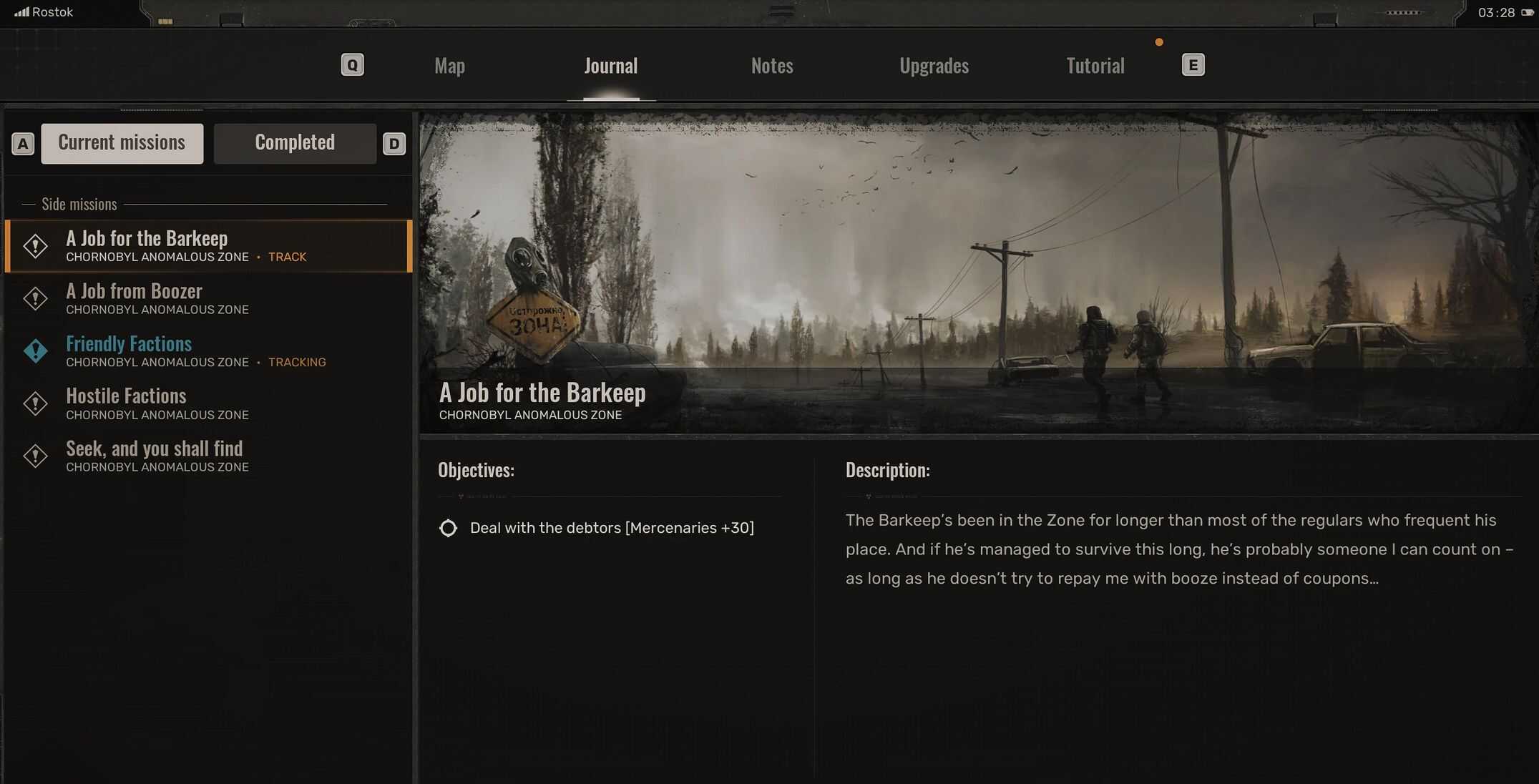Select the Current missions filter

[122, 143]
